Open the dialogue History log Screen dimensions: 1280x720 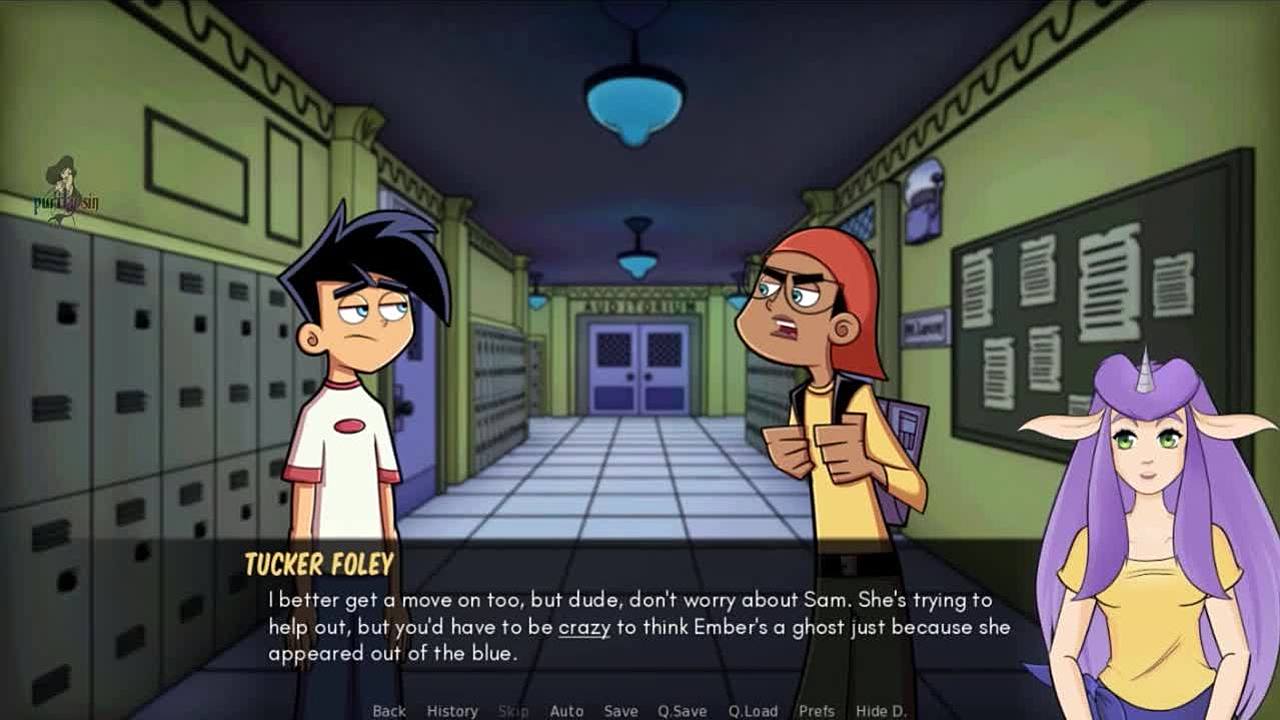(452, 711)
